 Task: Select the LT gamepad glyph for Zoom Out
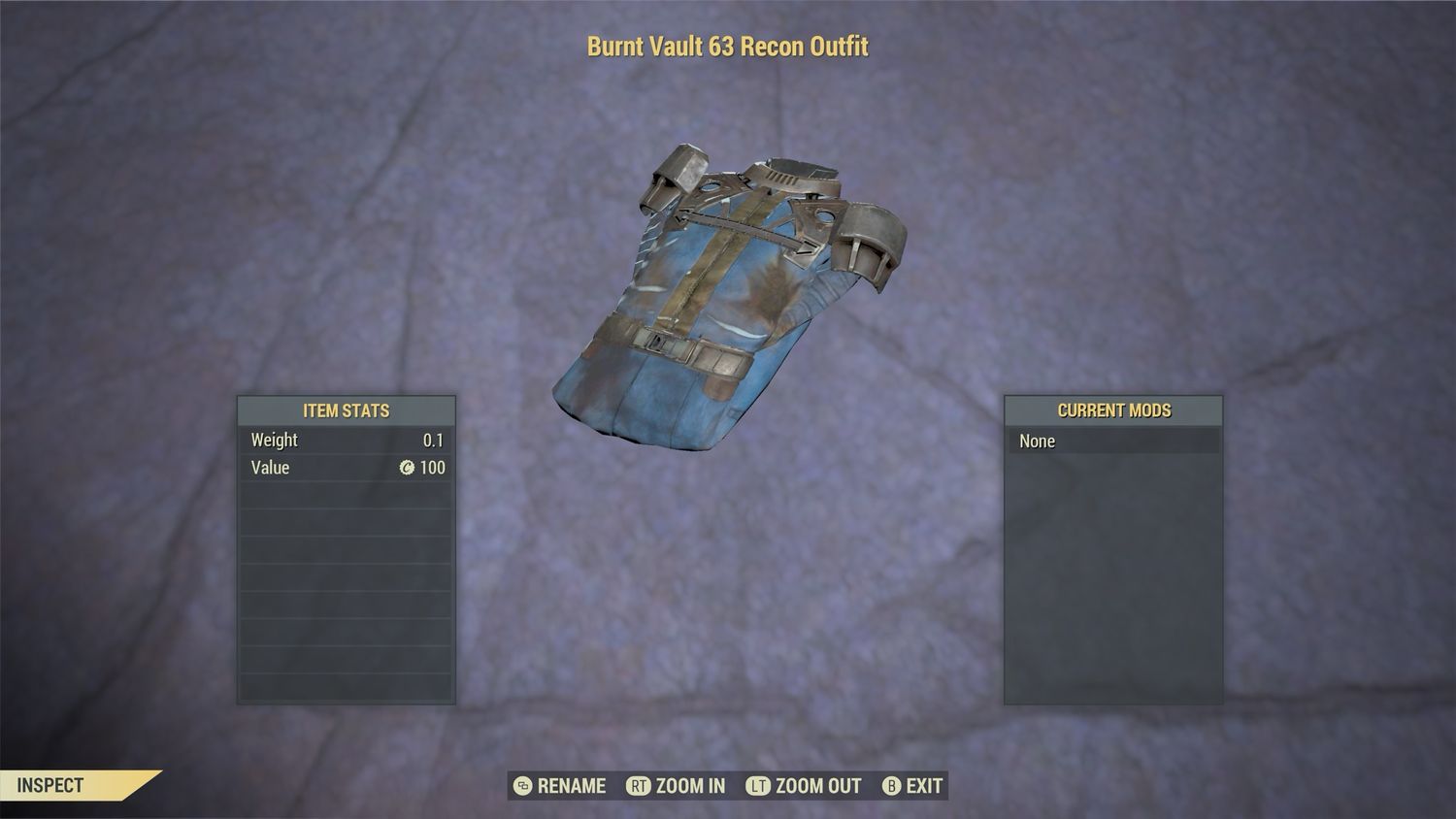759,786
